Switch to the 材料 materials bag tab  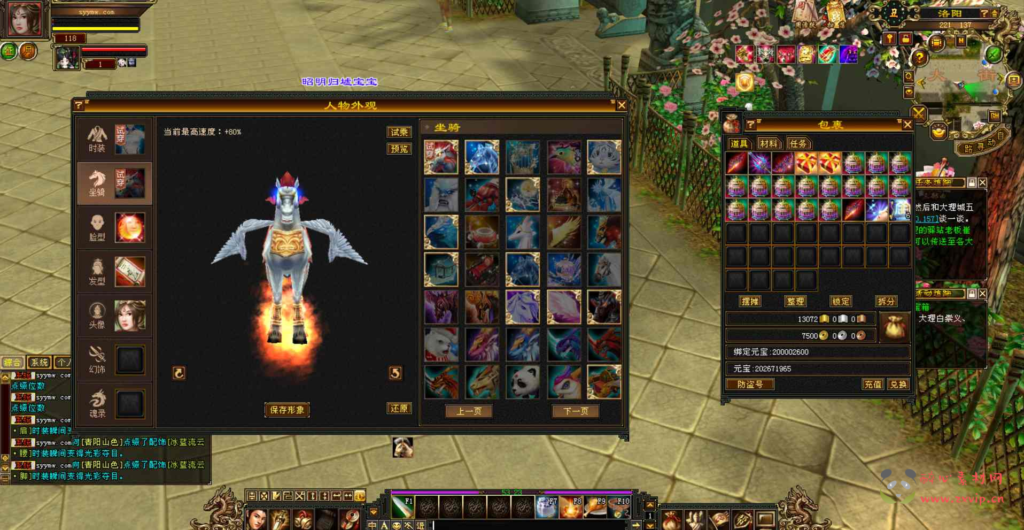[769, 144]
